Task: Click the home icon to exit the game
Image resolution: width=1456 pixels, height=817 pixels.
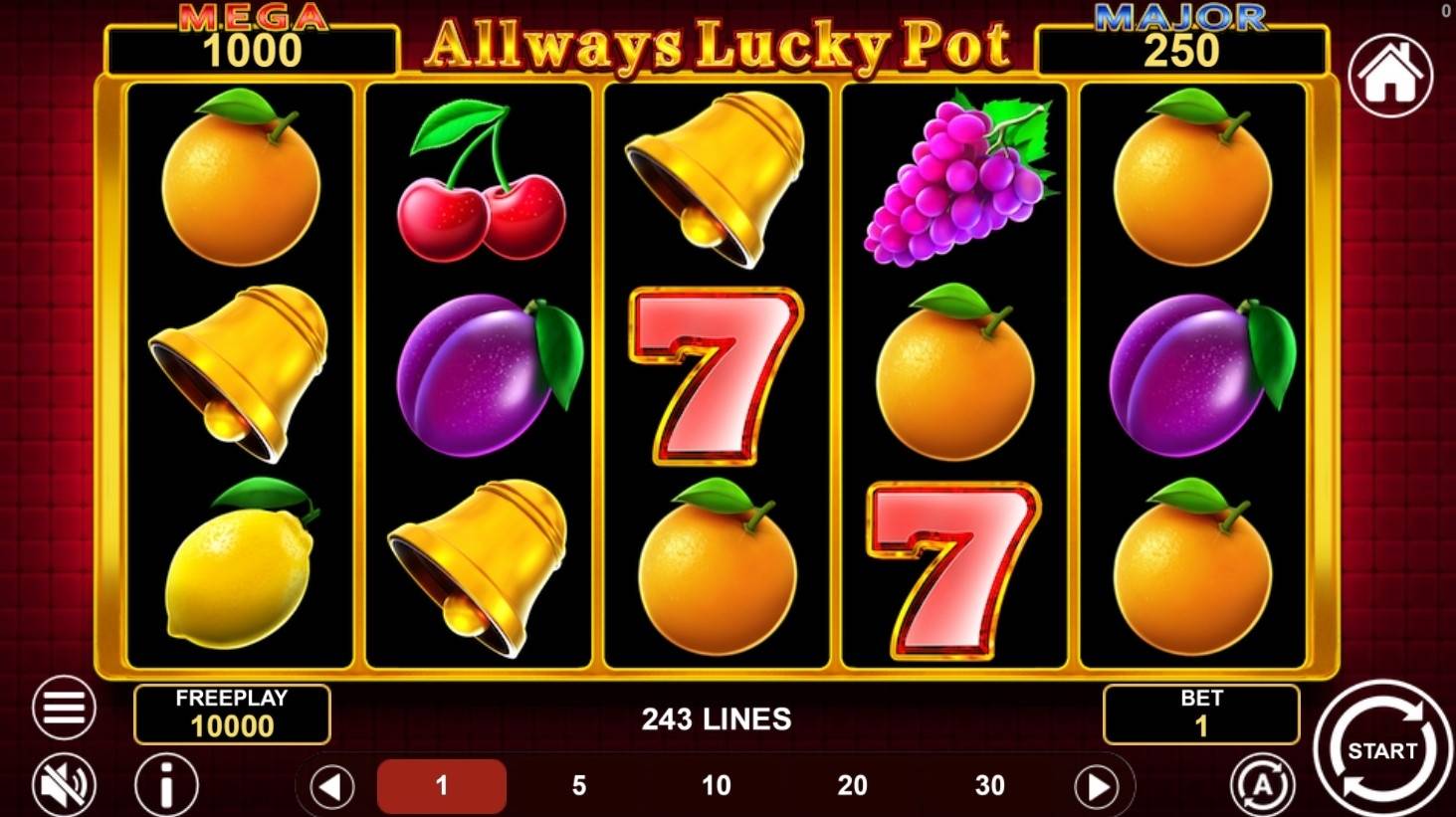Action: coord(1392,77)
